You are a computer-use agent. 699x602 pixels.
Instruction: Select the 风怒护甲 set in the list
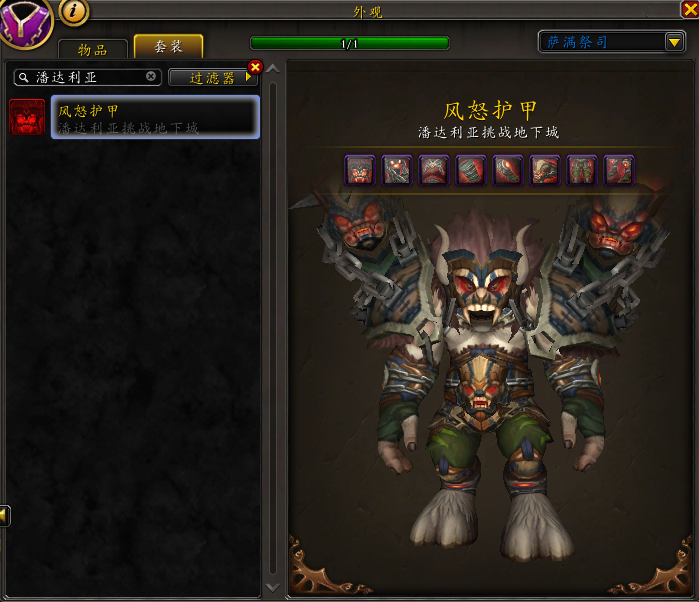(155, 118)
